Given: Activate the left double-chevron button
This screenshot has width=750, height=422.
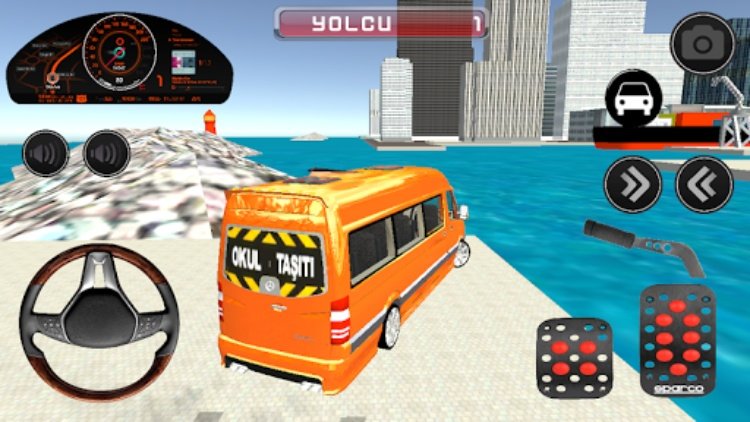Looking at the screenshot, I should tap(704, 184).
